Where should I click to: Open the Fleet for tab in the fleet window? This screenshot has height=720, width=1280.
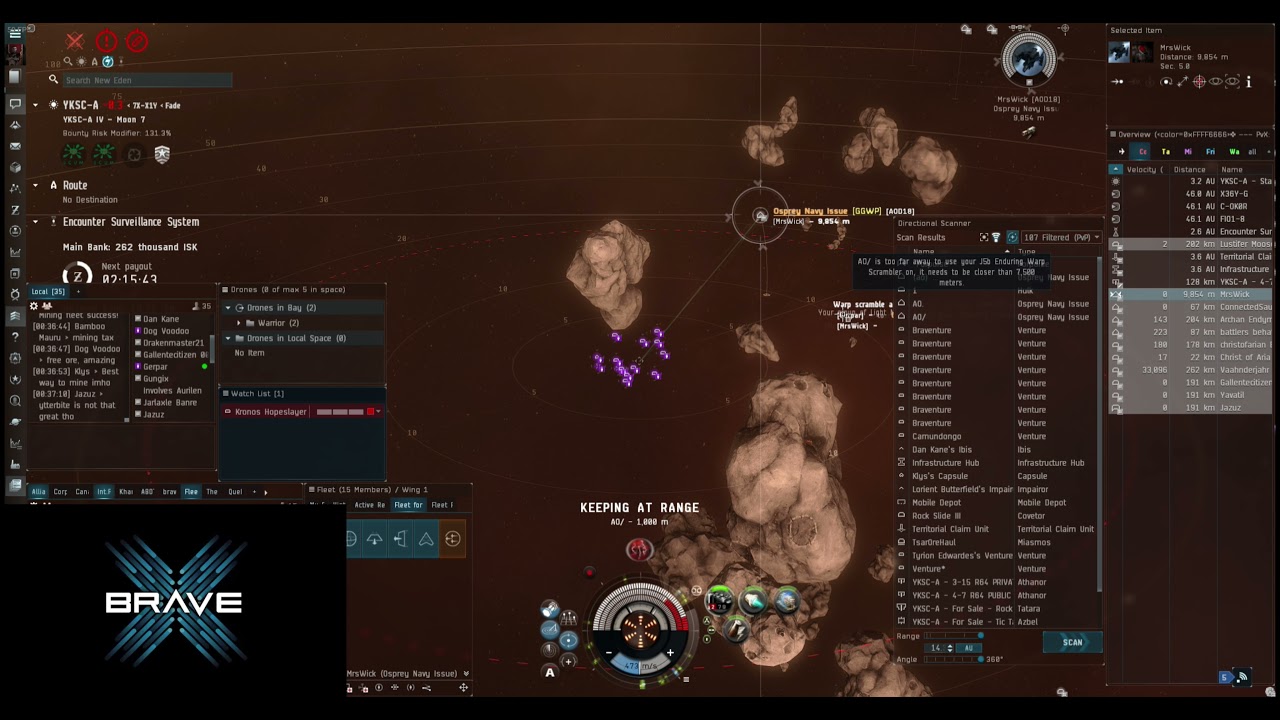point(408,505)
